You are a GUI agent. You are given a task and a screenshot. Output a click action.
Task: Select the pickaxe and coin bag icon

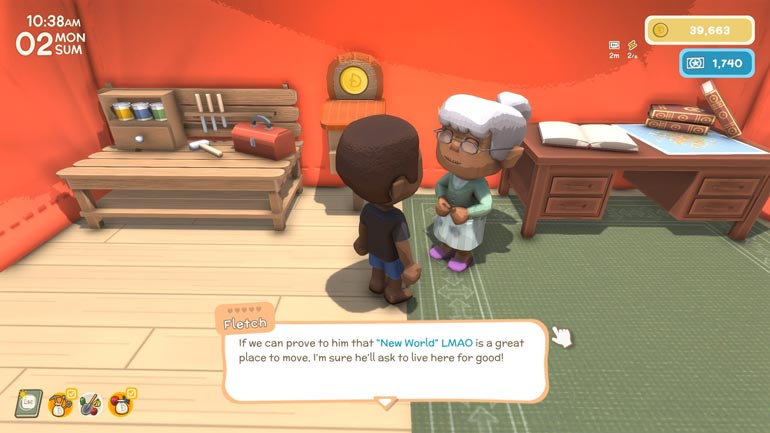60,404
